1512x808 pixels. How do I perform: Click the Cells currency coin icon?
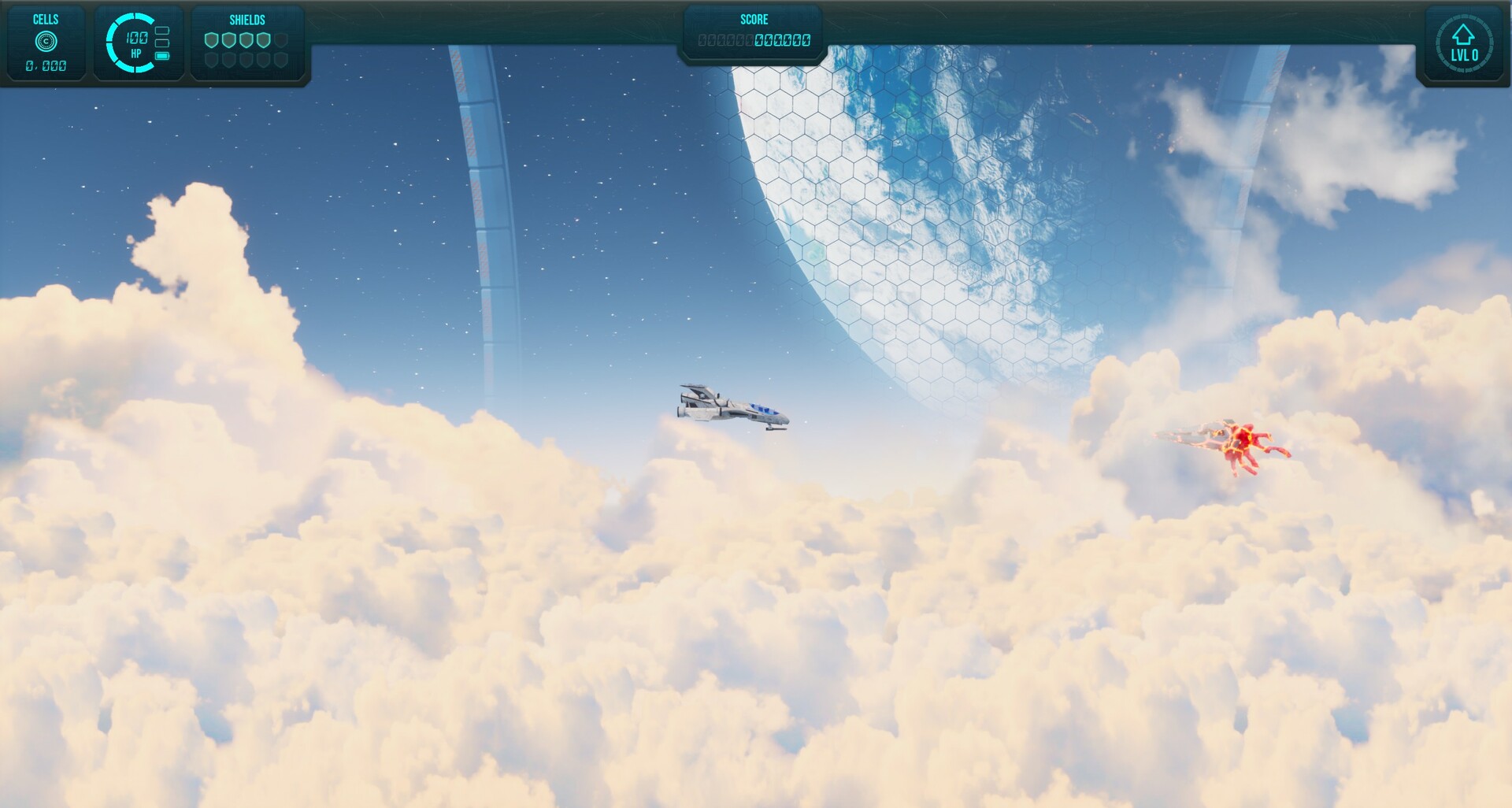click(x=46, y=39)
